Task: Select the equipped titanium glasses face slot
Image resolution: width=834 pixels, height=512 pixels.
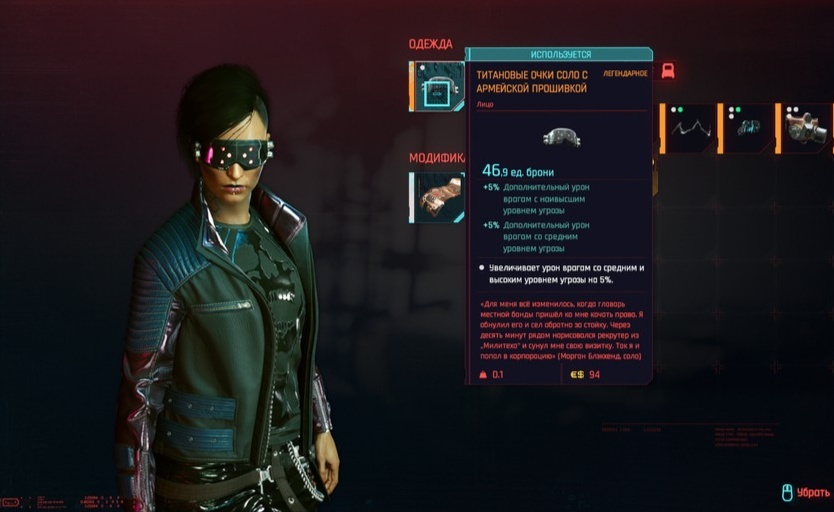Action: coord(438,87)
